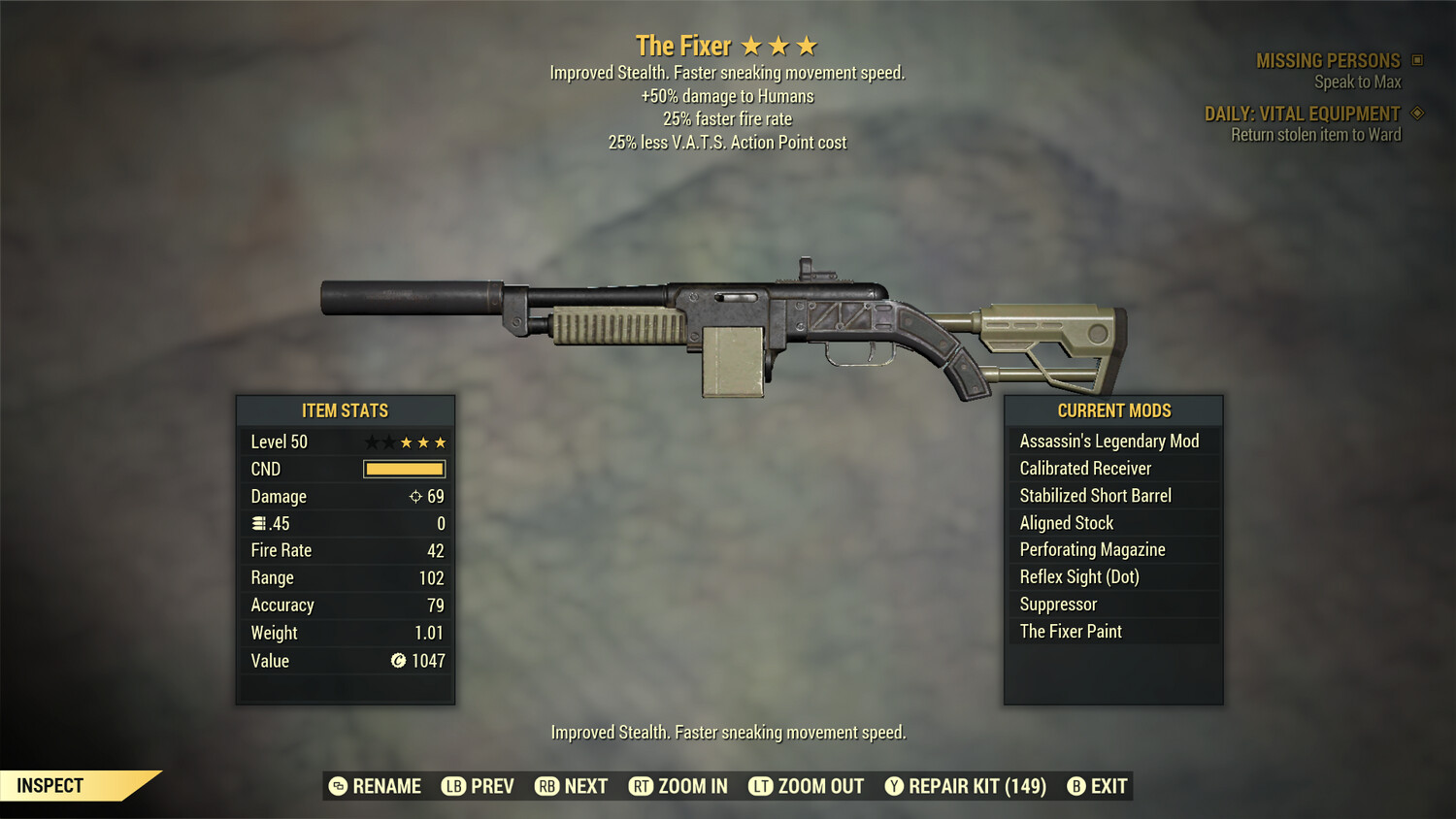Expand the Assassin's Legendary Mod entry
This screenshot has height=819, width=1456.
(x=1109, y=441)
